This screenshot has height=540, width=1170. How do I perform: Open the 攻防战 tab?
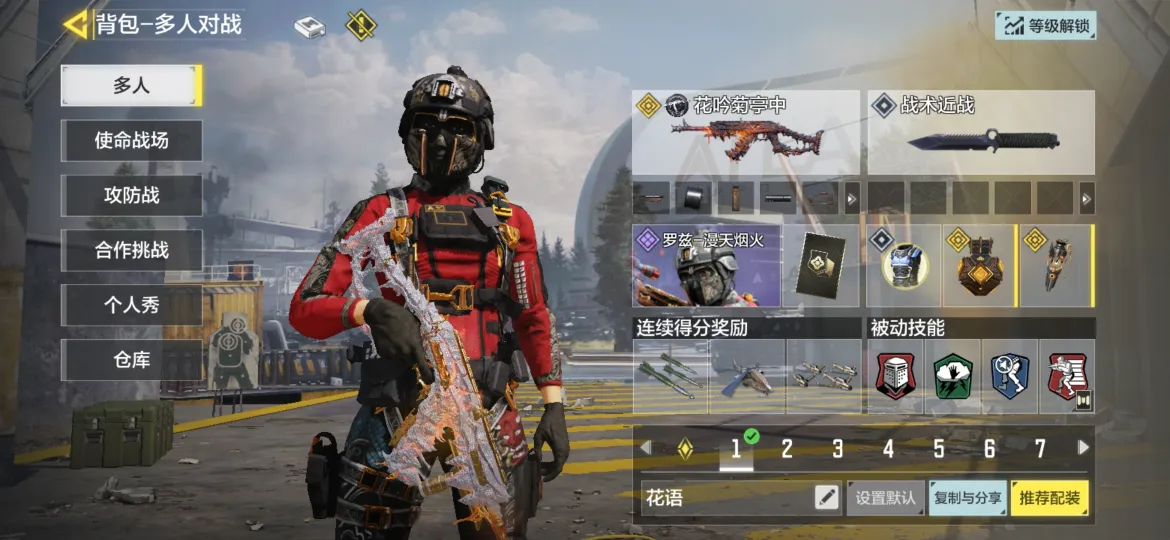[x=131, y=196]
